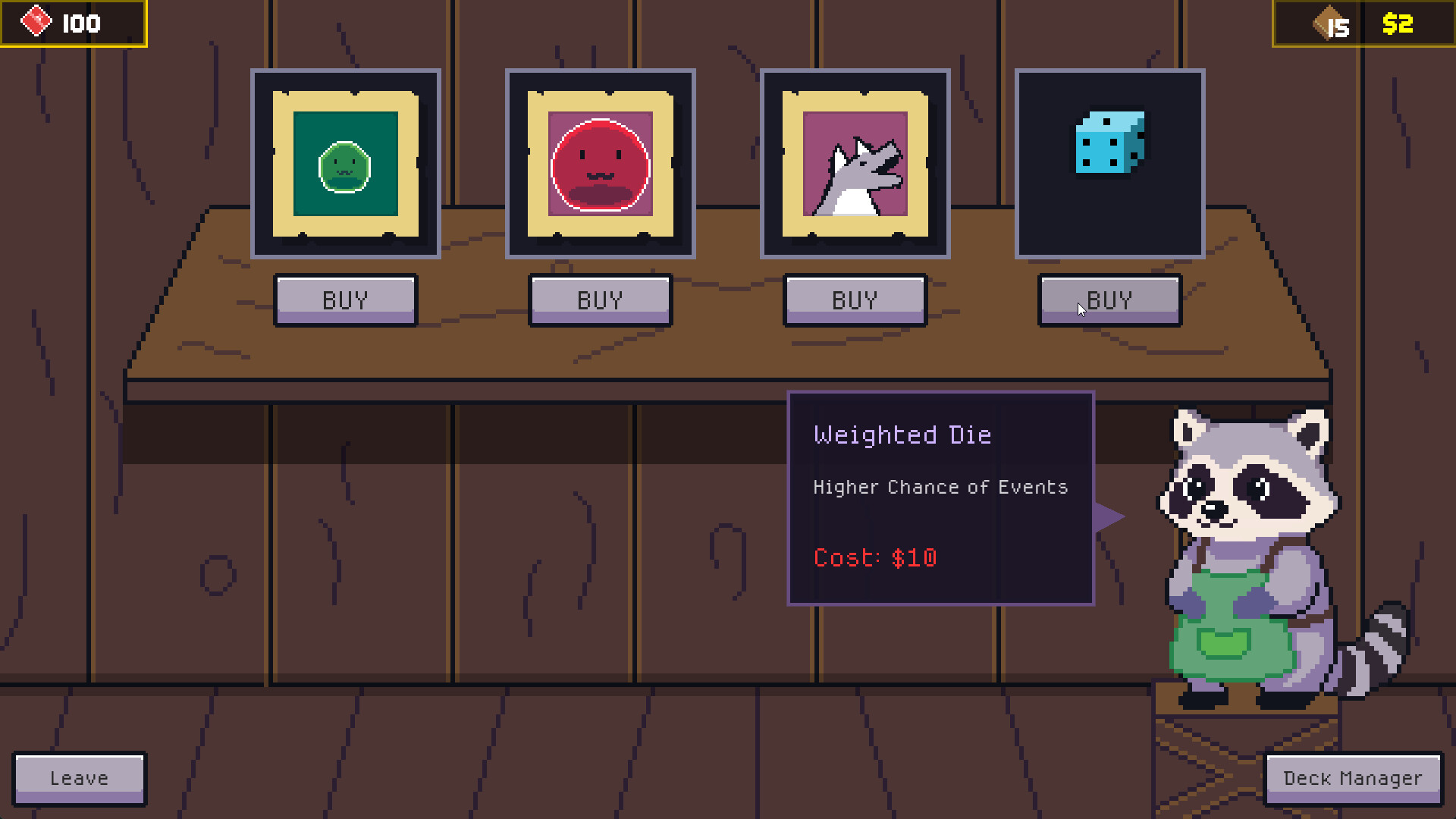Image resolution: width=1456 pixels, height=819 pixels.
Task: Select the howling wolf card thumbnail
Action: [855, 163]
